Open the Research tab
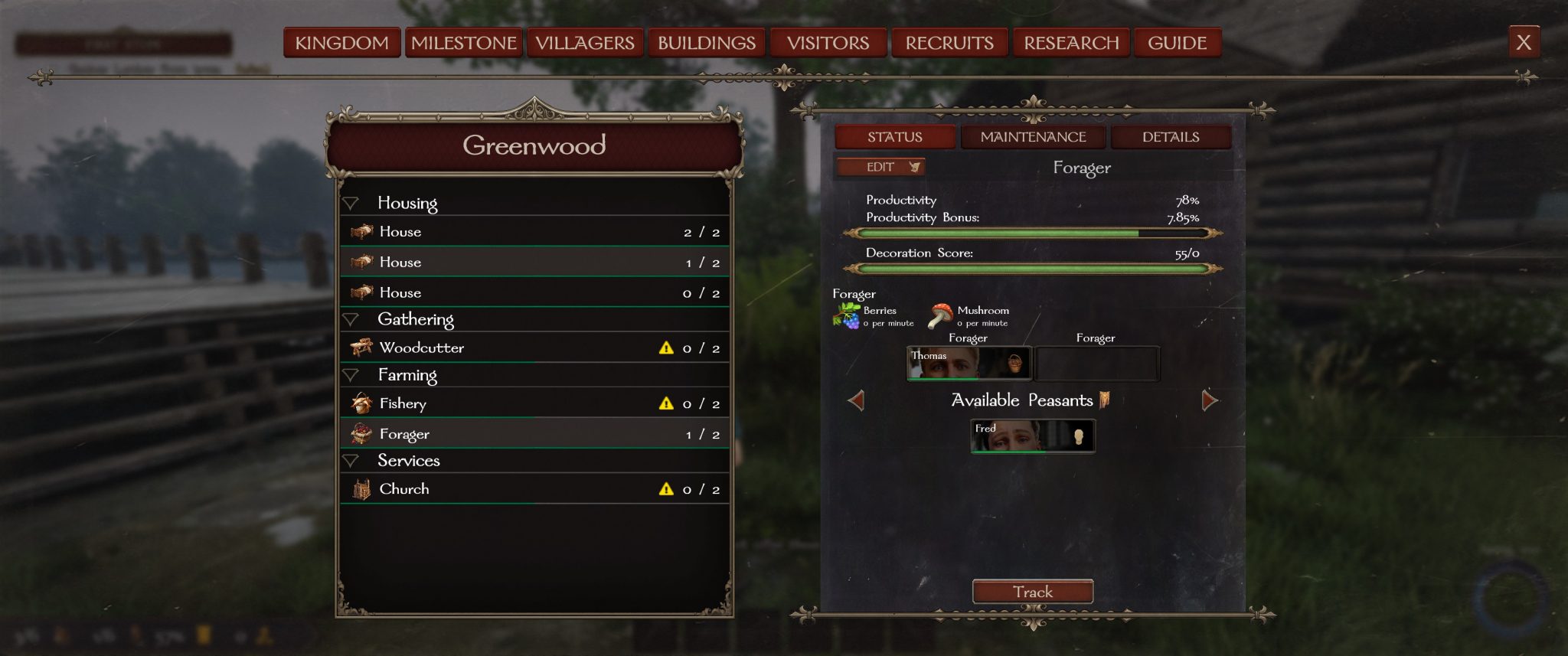 (1071, 43)
